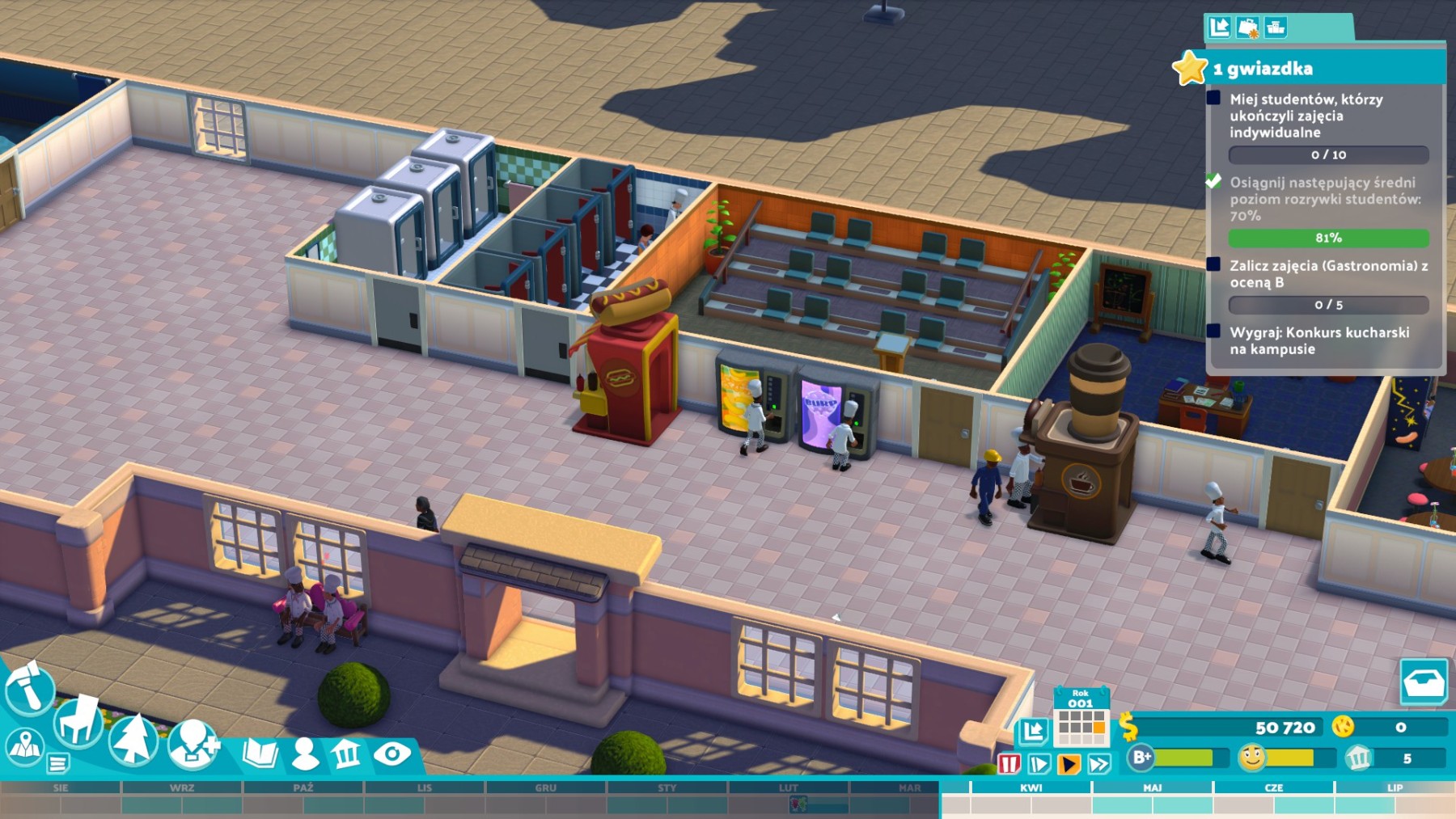Open the chair furniture items menu

point(78,720)
